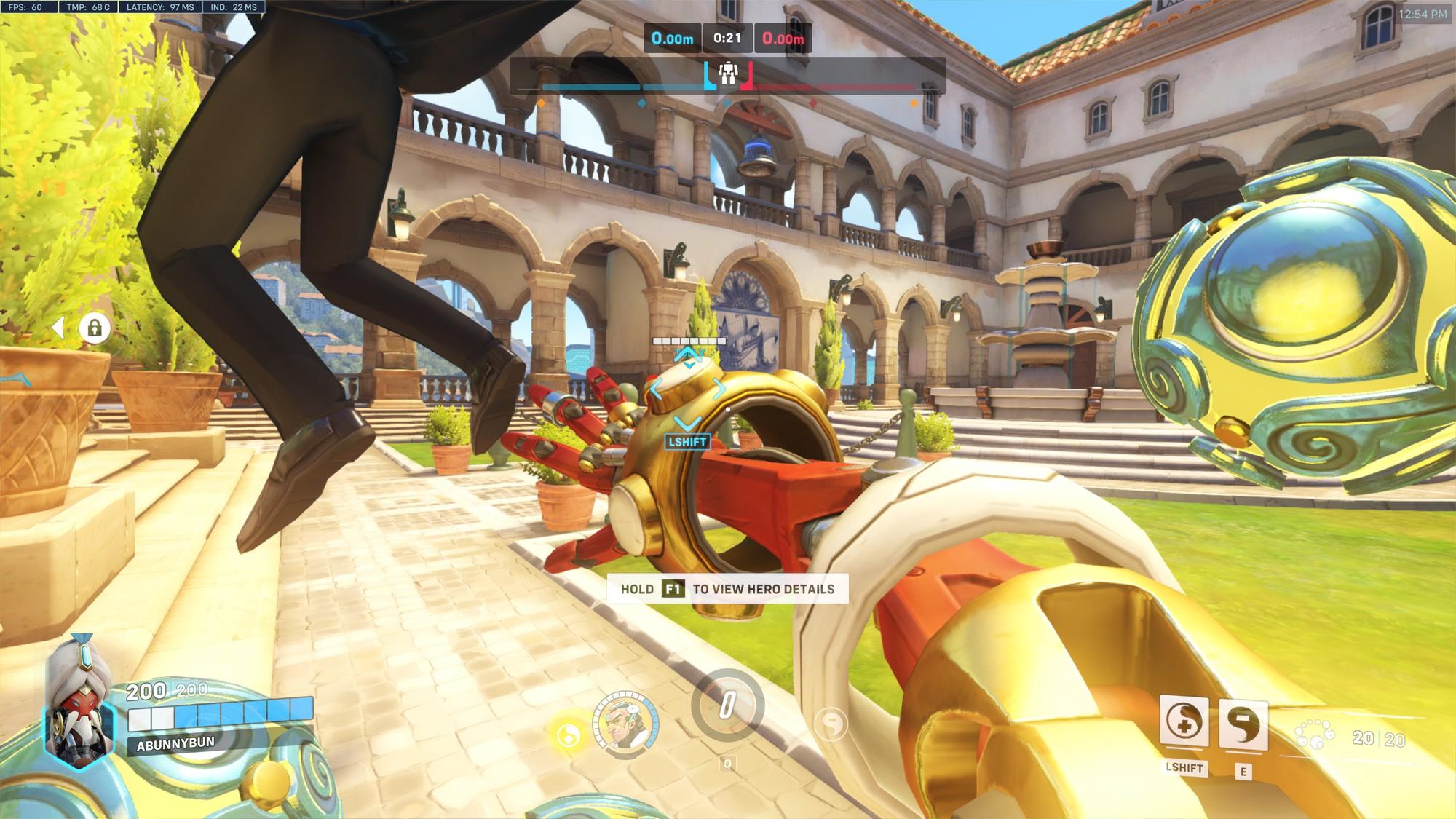Activate the Orb of Harmony ability icon
Image resolution: width=1456 pixels, height=819 pixels.
[1184, 722]
